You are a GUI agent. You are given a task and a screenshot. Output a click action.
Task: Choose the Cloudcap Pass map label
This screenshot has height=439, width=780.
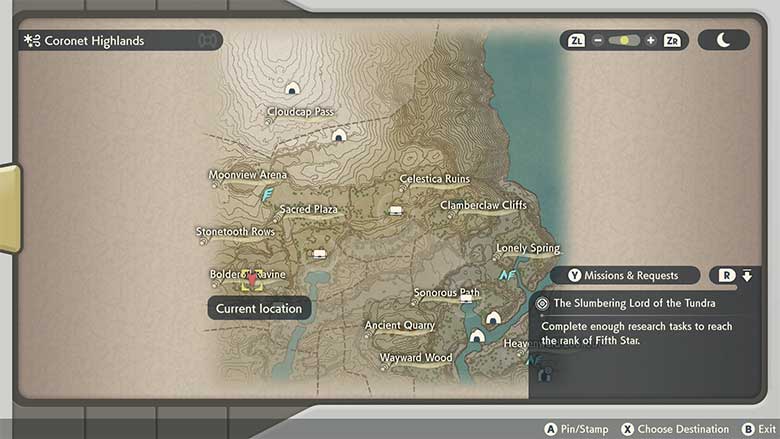(300, 112)
